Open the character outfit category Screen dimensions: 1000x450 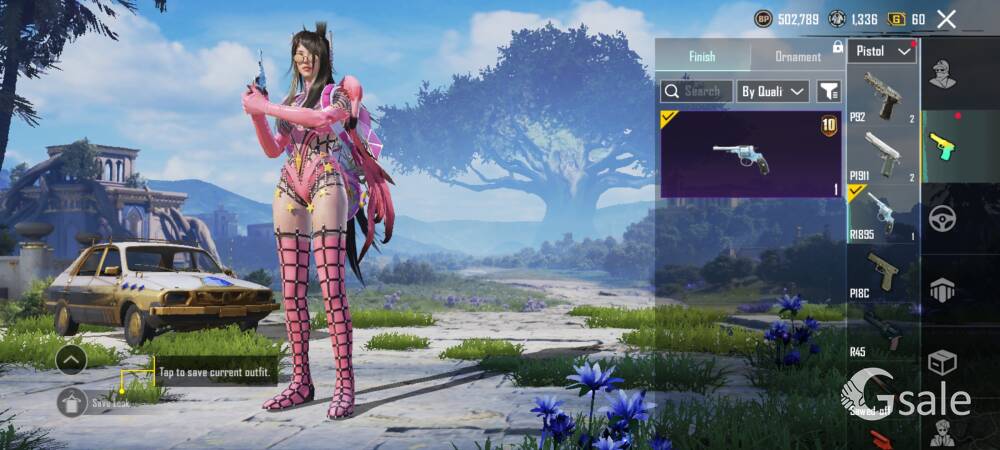click(942, 74)
